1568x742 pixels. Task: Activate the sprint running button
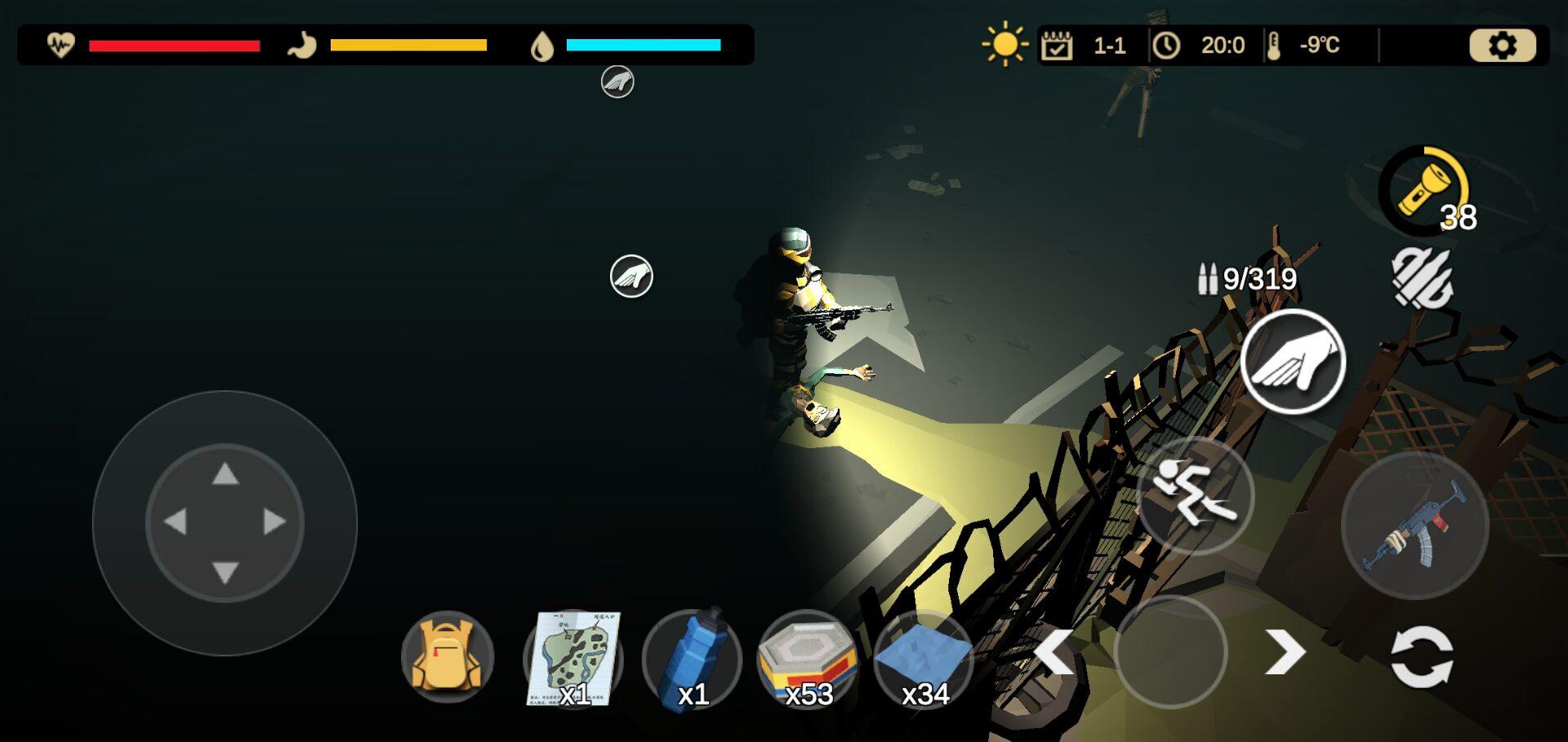[x=1195, y=495]
